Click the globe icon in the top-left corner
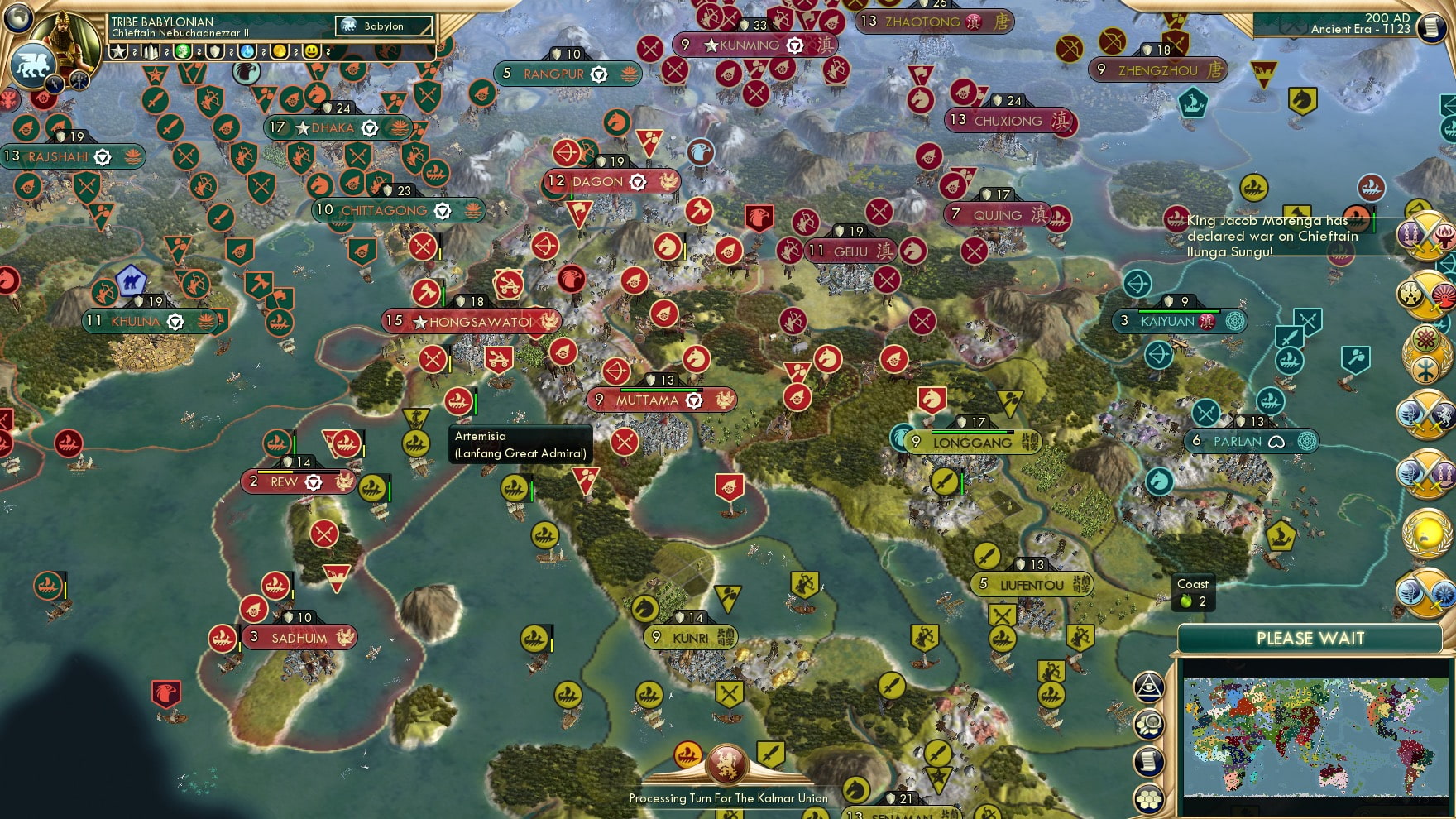Viewport: 1456px width, 819px height. (x=17, y=19)
